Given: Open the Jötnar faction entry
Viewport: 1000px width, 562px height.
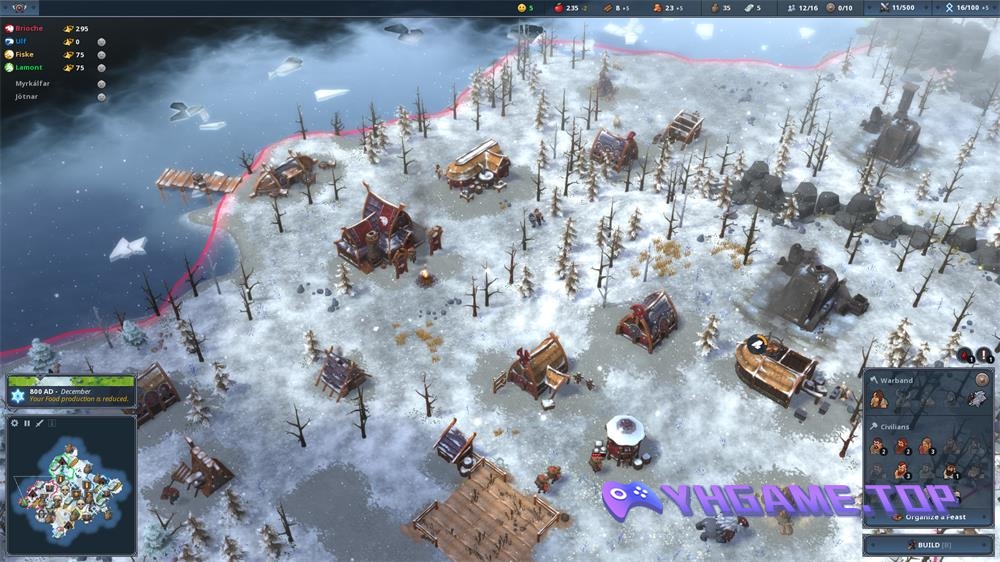Looking at the screenshot, I should pos(27,96).
